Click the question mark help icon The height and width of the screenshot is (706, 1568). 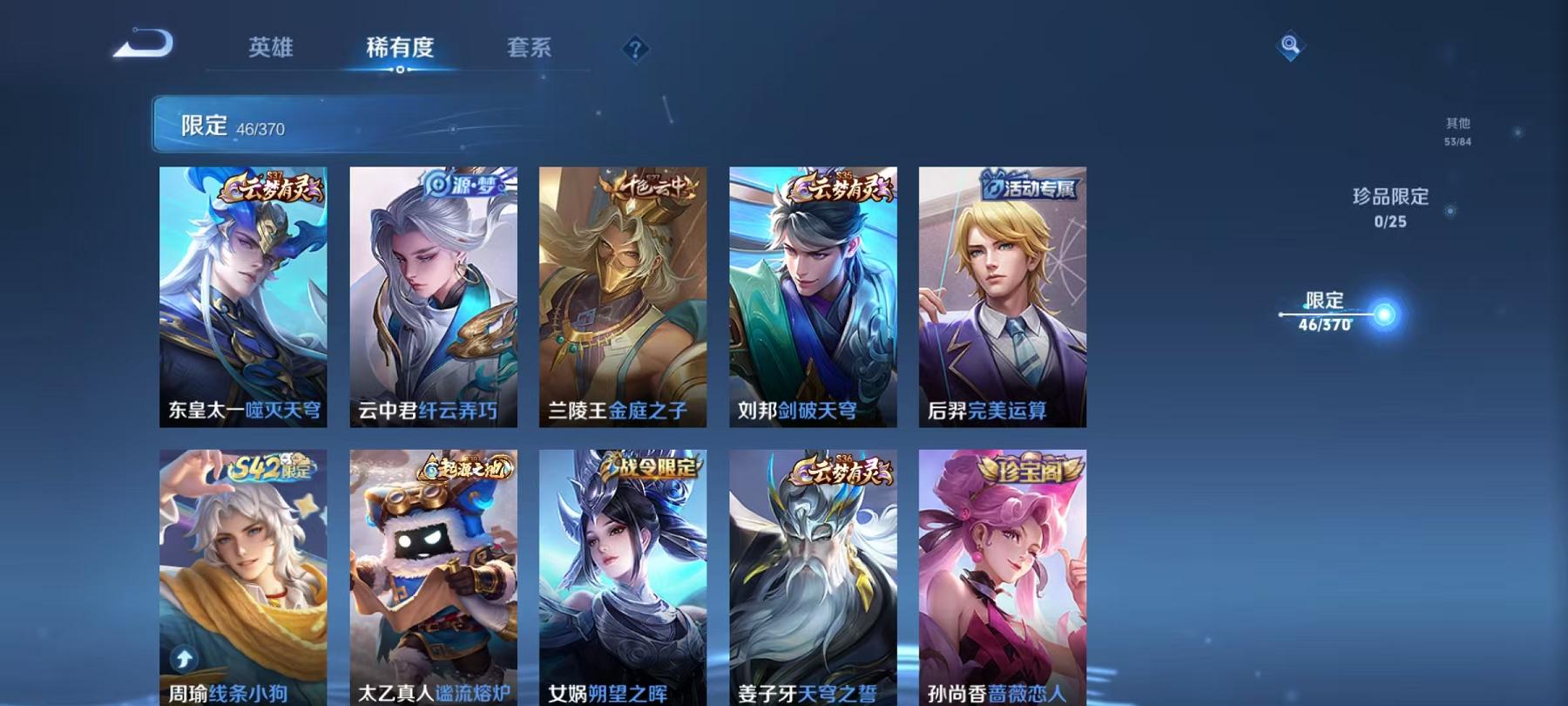[x=635, y=48]
